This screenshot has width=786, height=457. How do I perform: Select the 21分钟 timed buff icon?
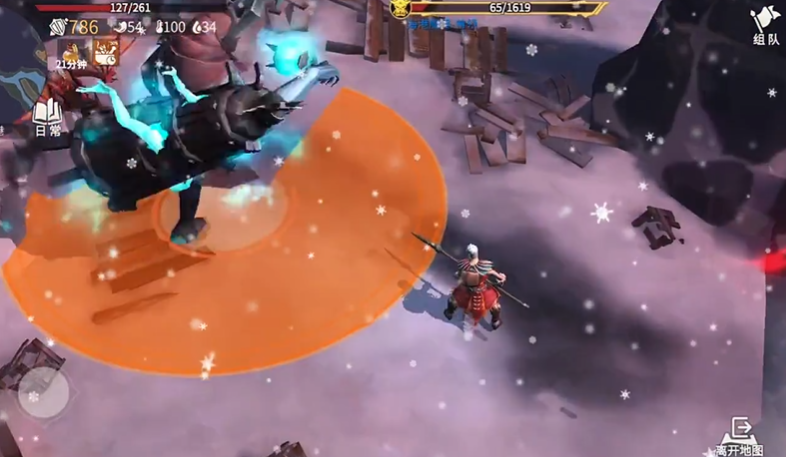point(72,53)
